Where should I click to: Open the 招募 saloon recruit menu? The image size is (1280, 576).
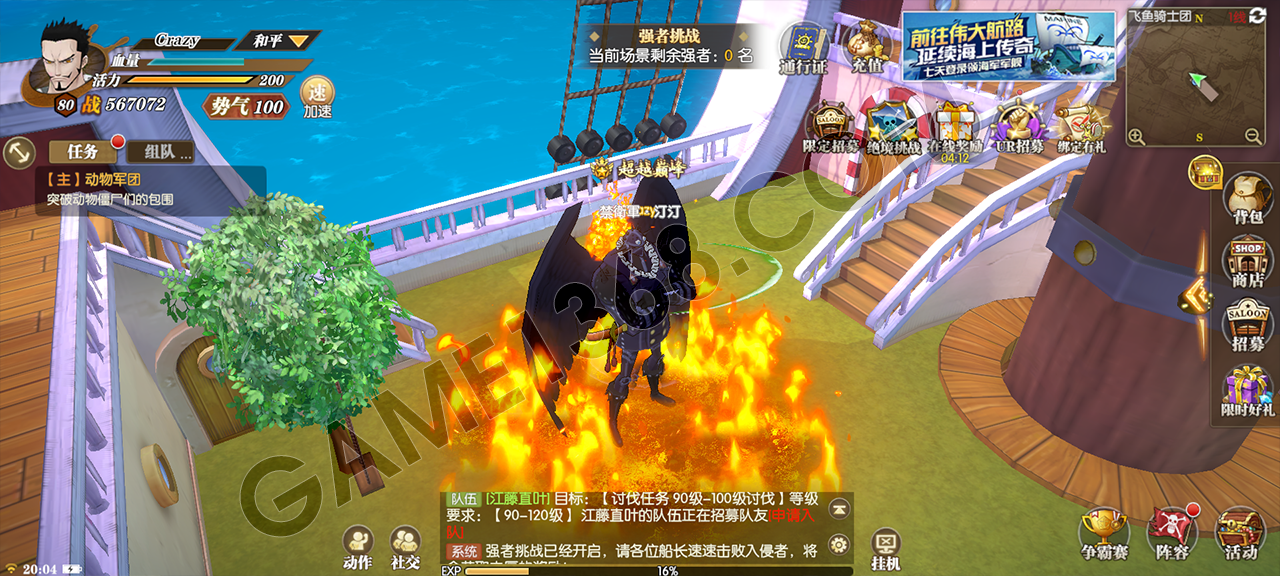[x=1247, y=326]
